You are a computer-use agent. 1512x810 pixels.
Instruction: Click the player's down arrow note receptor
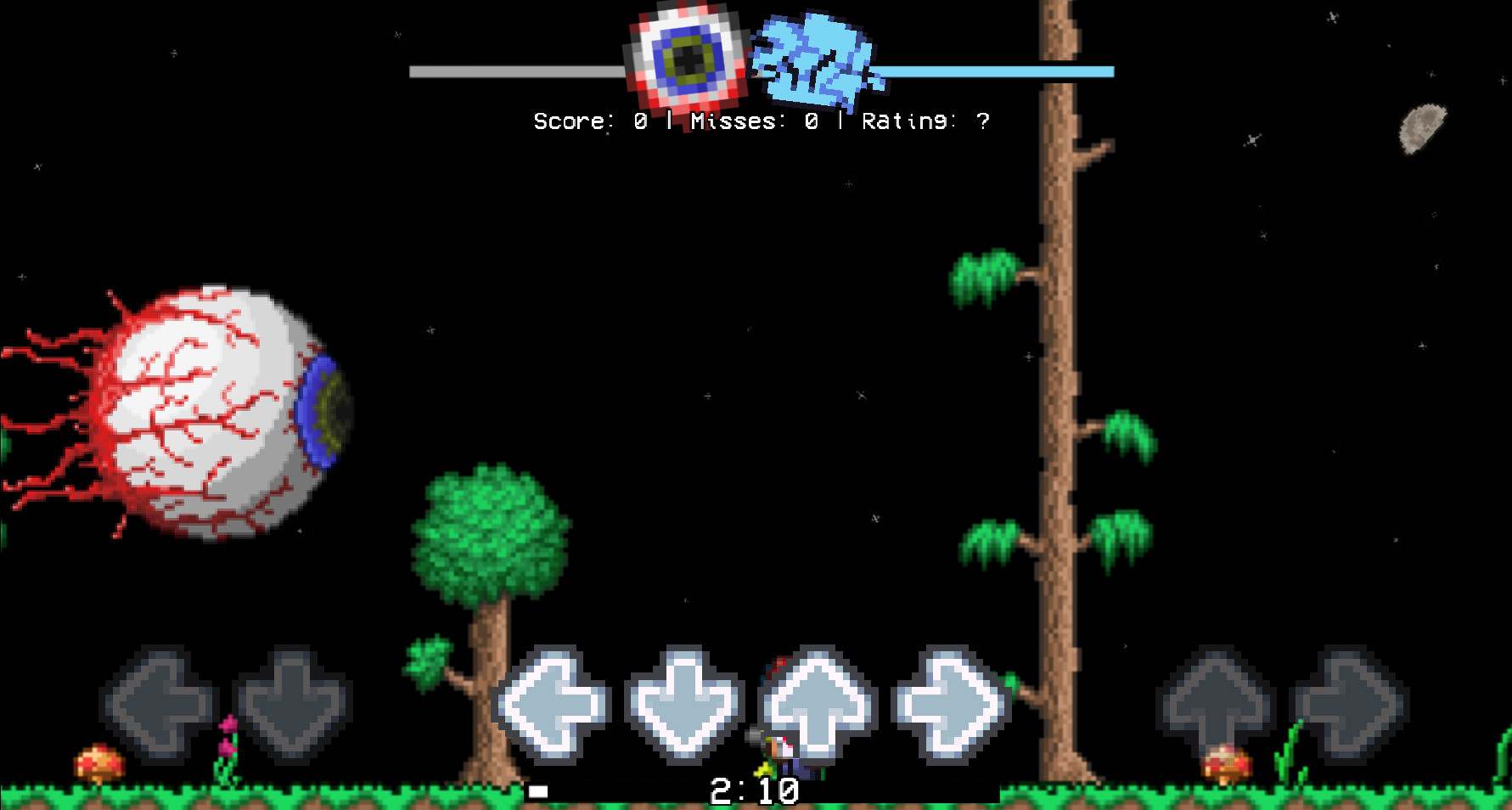tap(683, 700)
